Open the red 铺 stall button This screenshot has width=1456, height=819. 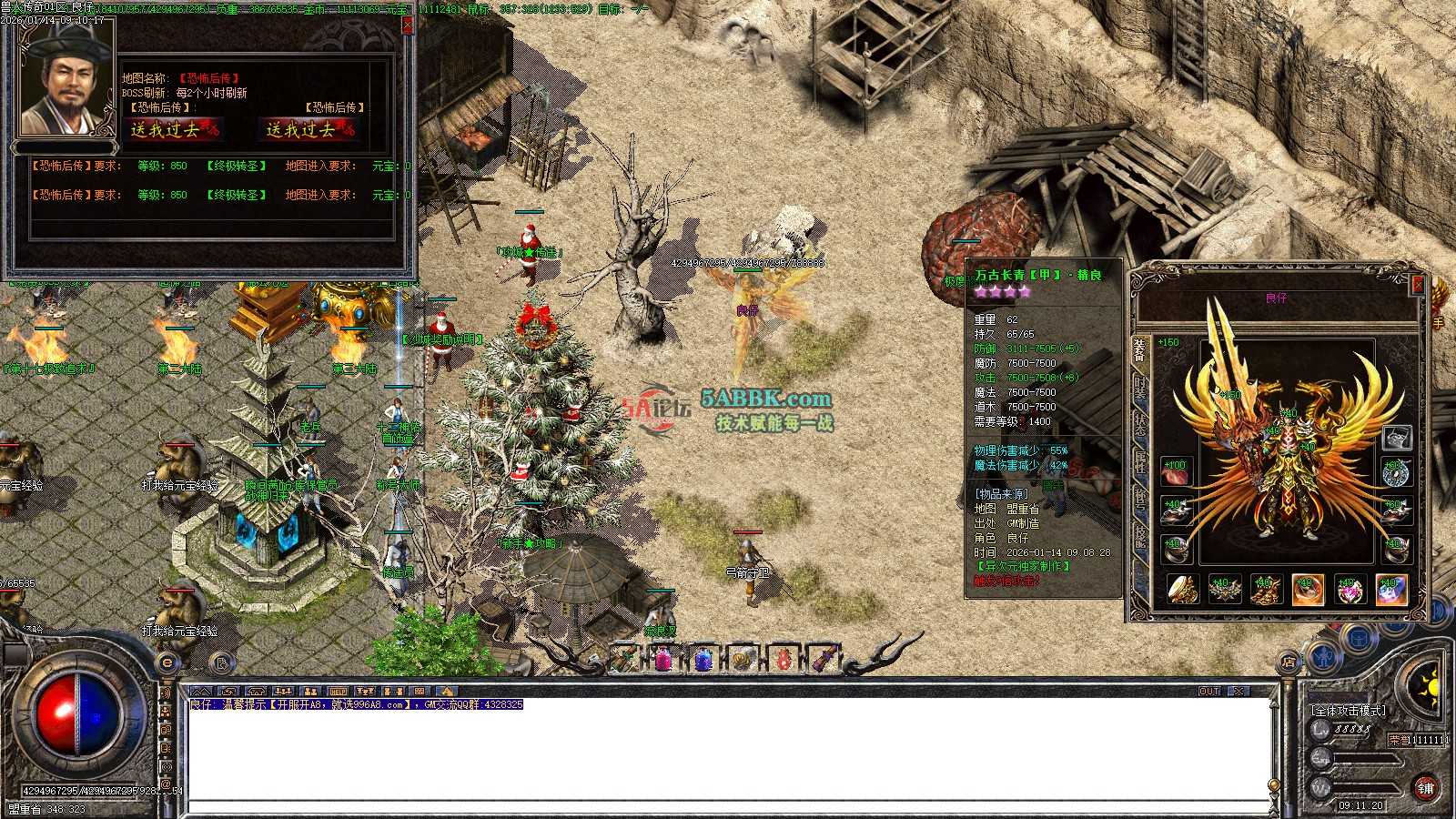tap(1424, 787)
